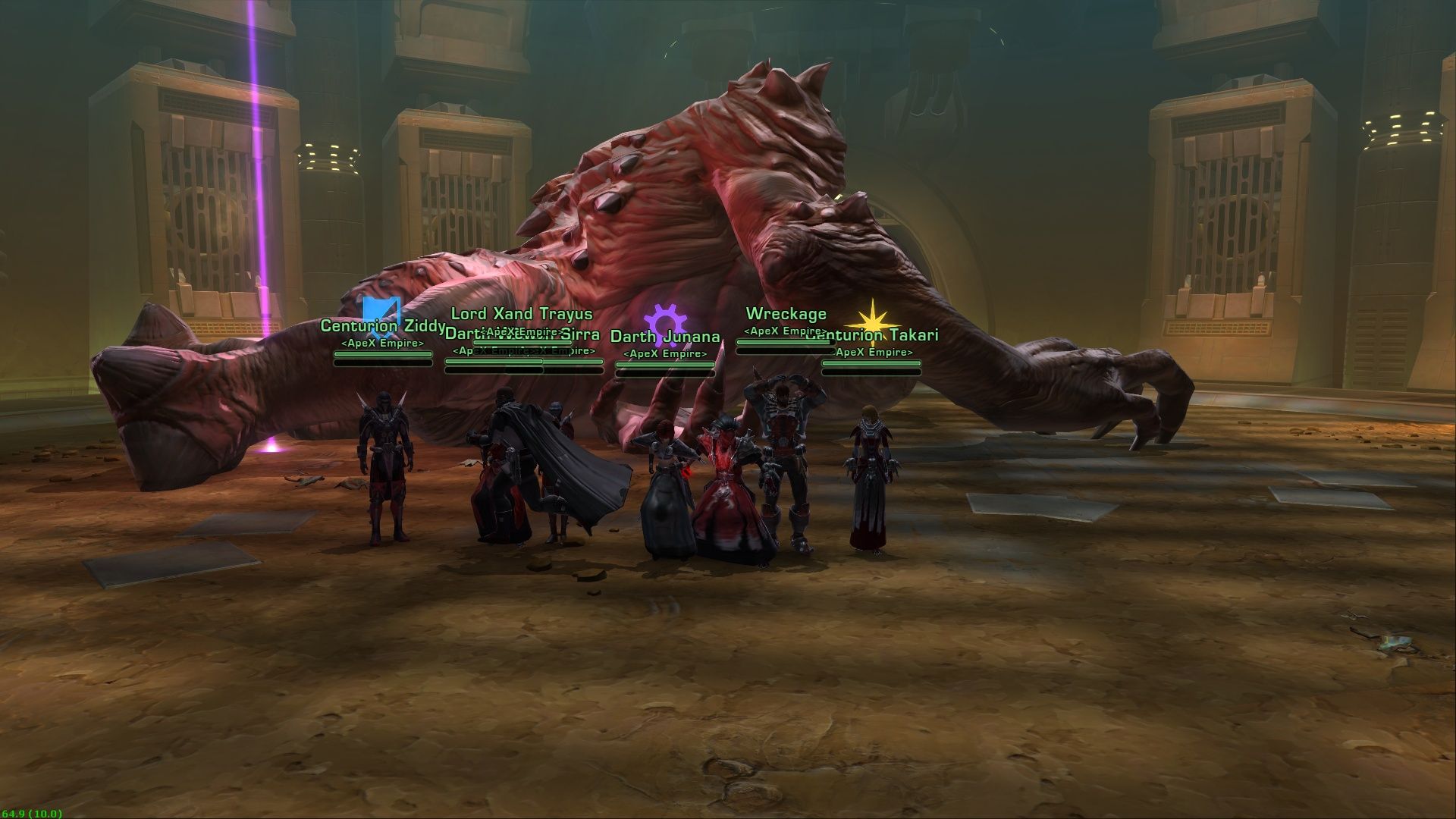
Task: Select the Centurion Ziddy nameplate
Action: (x=382, y=327)
